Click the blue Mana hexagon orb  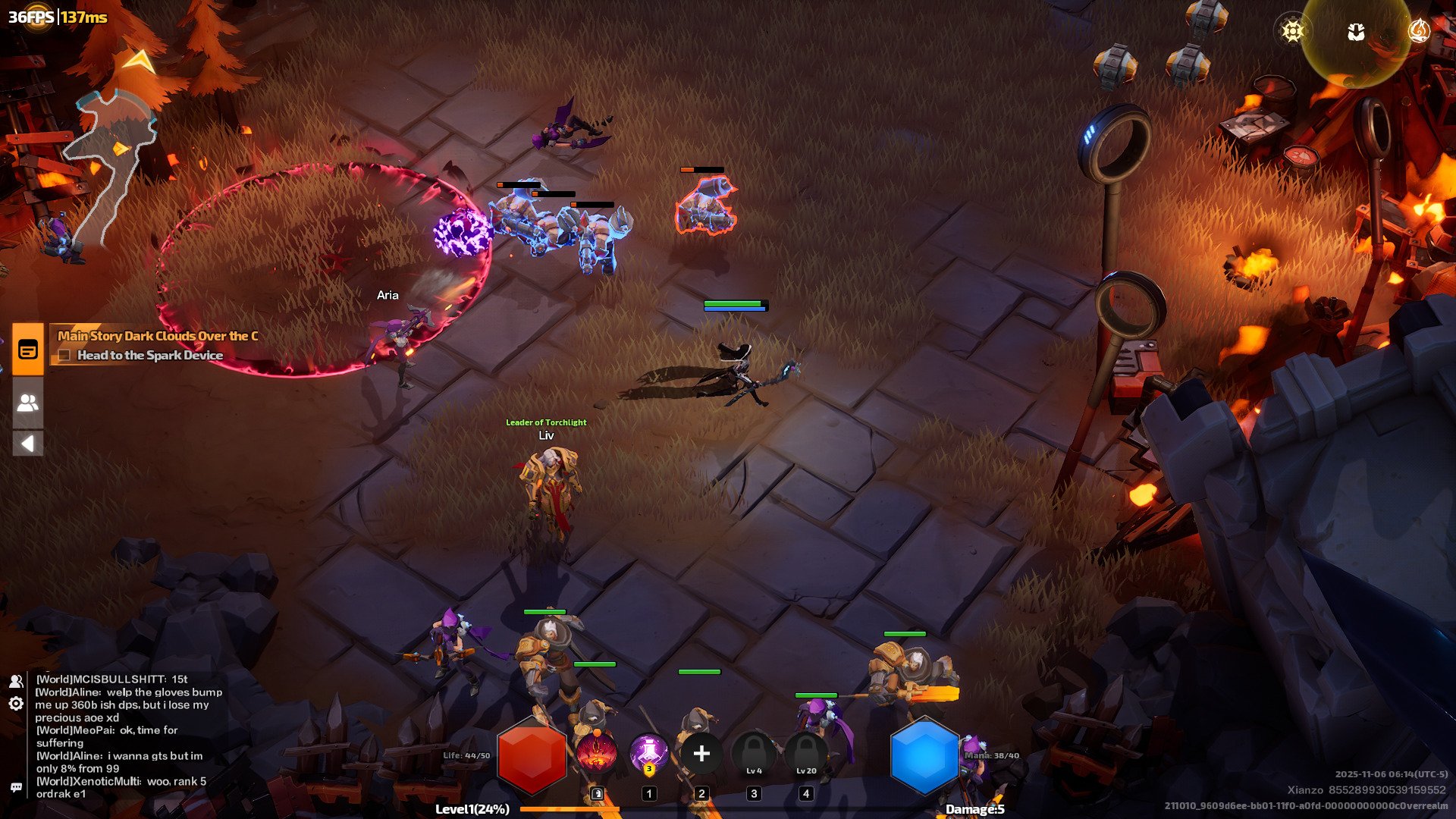coord(924,756)
